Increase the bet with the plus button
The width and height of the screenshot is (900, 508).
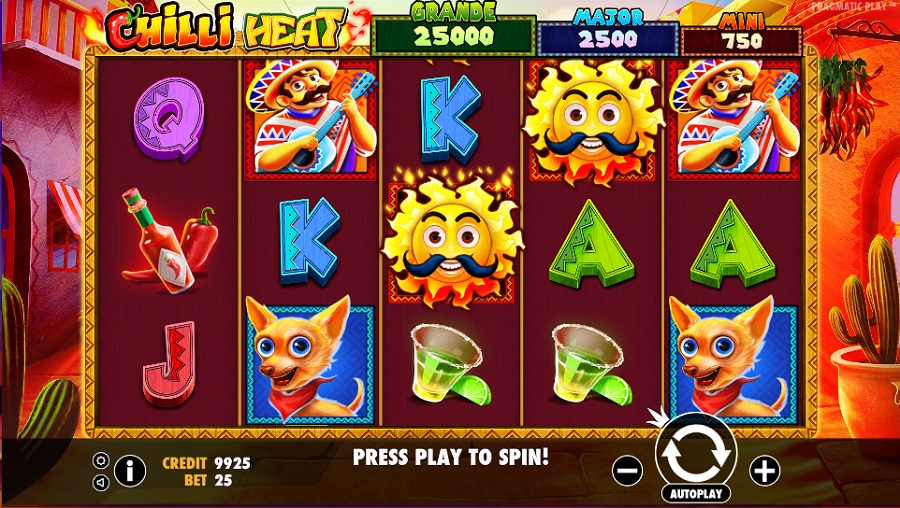tap(764, 471)
